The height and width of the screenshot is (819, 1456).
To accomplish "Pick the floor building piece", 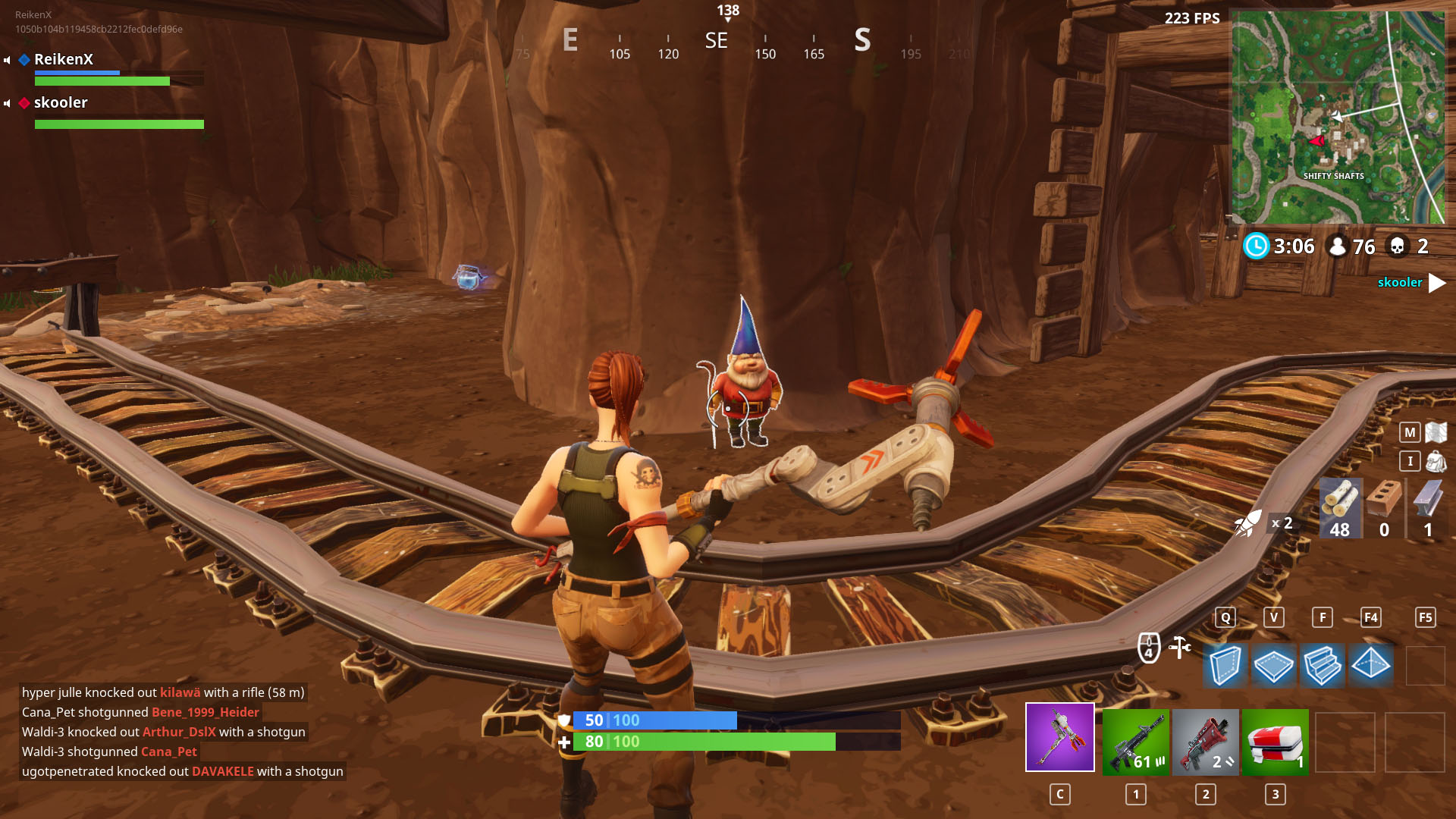I will click(x=1273, y=665).
